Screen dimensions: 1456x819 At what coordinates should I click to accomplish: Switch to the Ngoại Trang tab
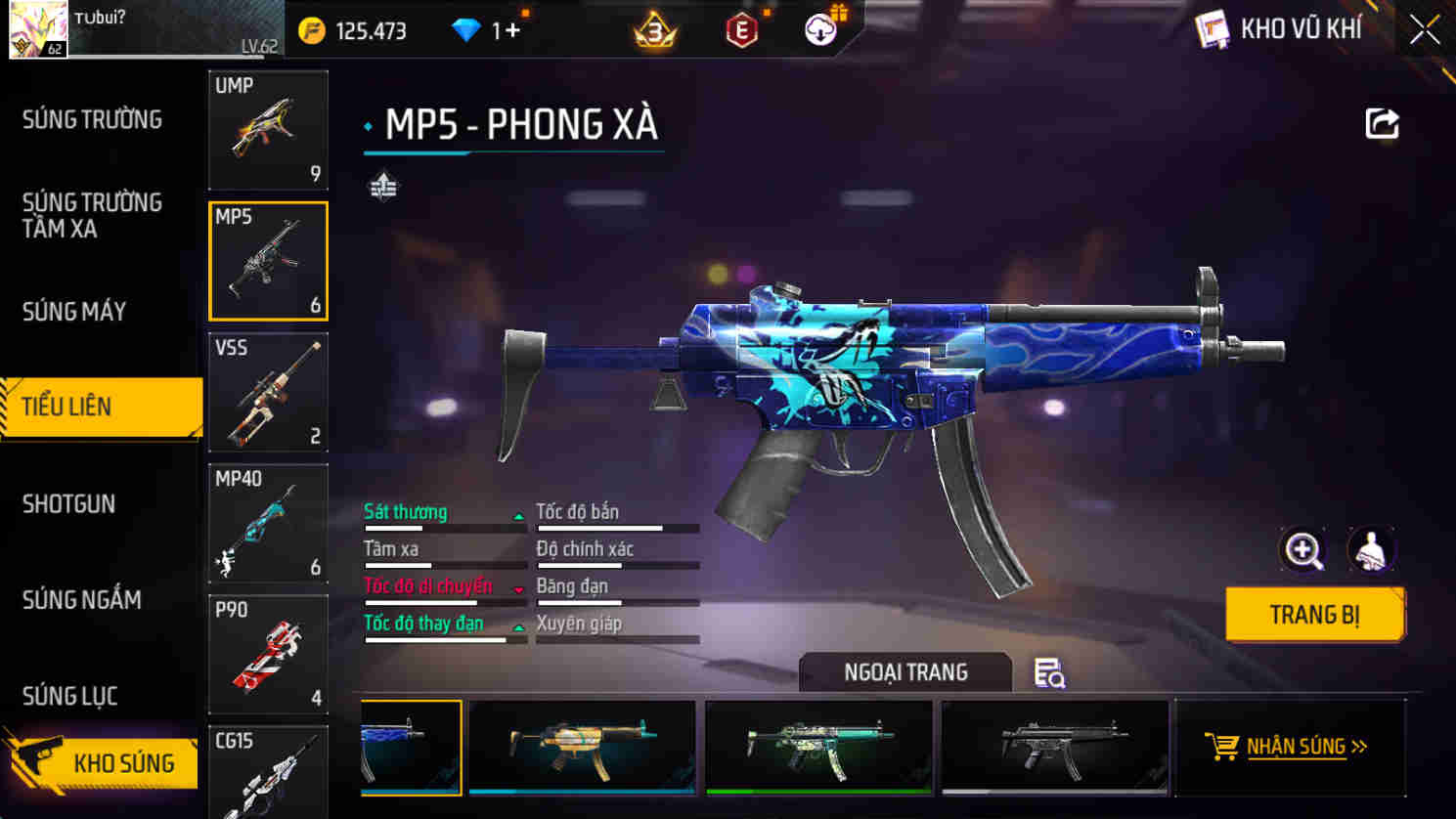pyautogui.click(x=904, y=672)
